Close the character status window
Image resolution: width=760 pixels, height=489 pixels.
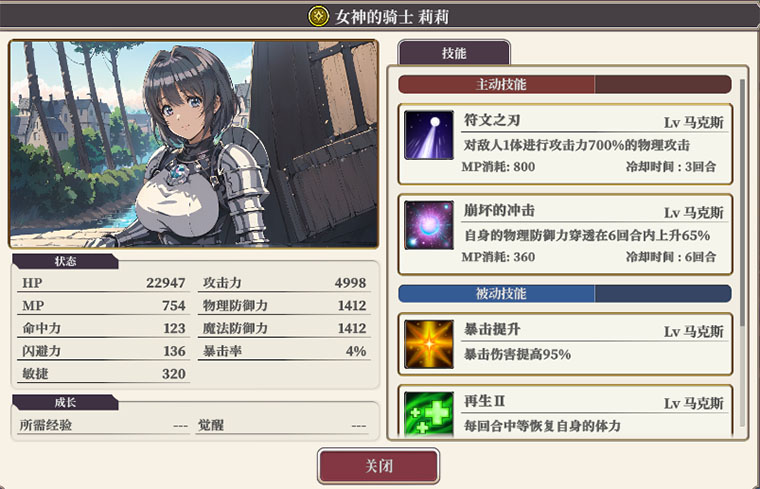click(378, 467)
